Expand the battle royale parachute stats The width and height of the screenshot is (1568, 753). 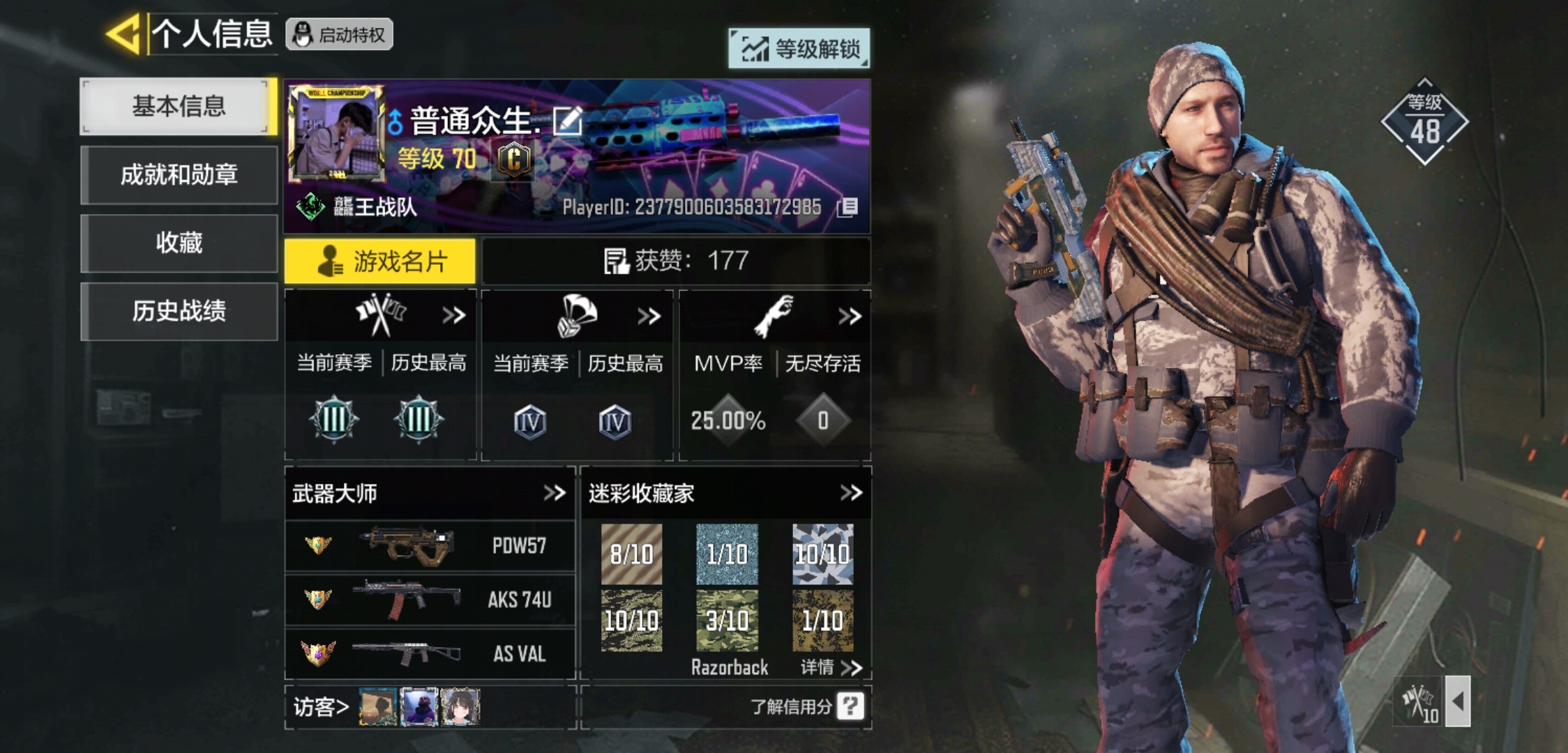(x=649, y=317)
